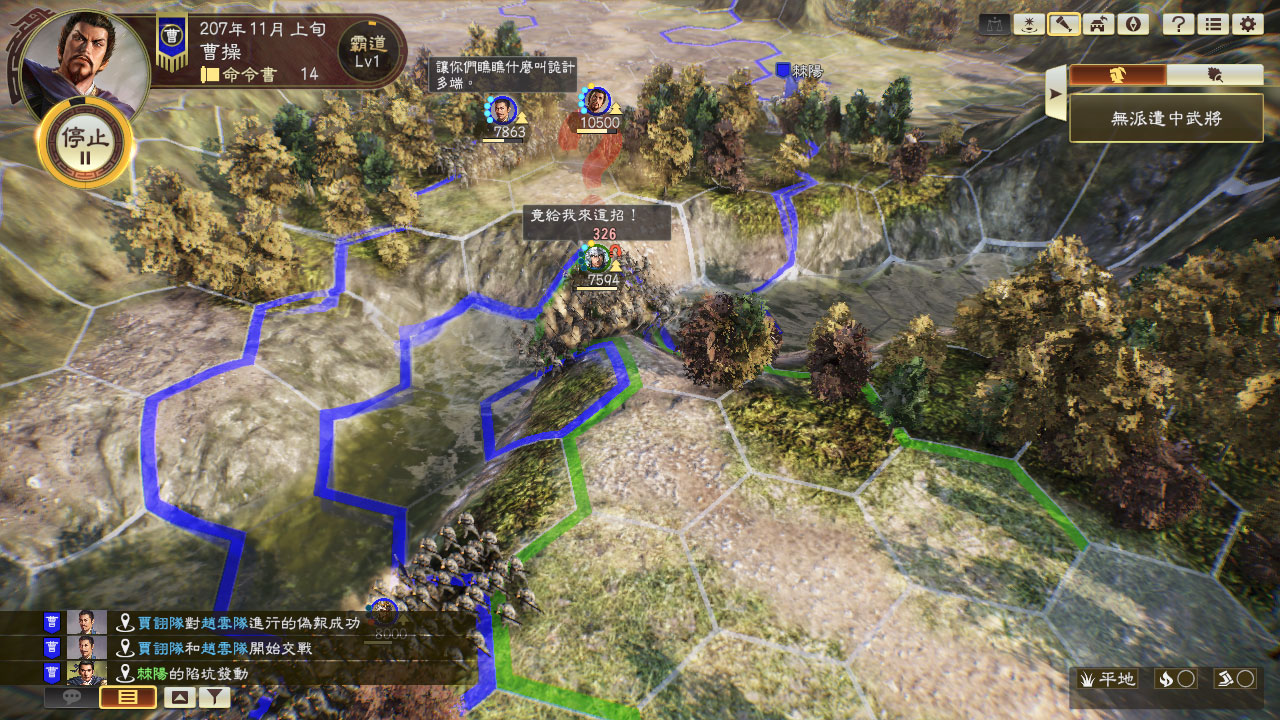Open the gear settings button
1280x720 pixels.
click(x=1246, y=25)
